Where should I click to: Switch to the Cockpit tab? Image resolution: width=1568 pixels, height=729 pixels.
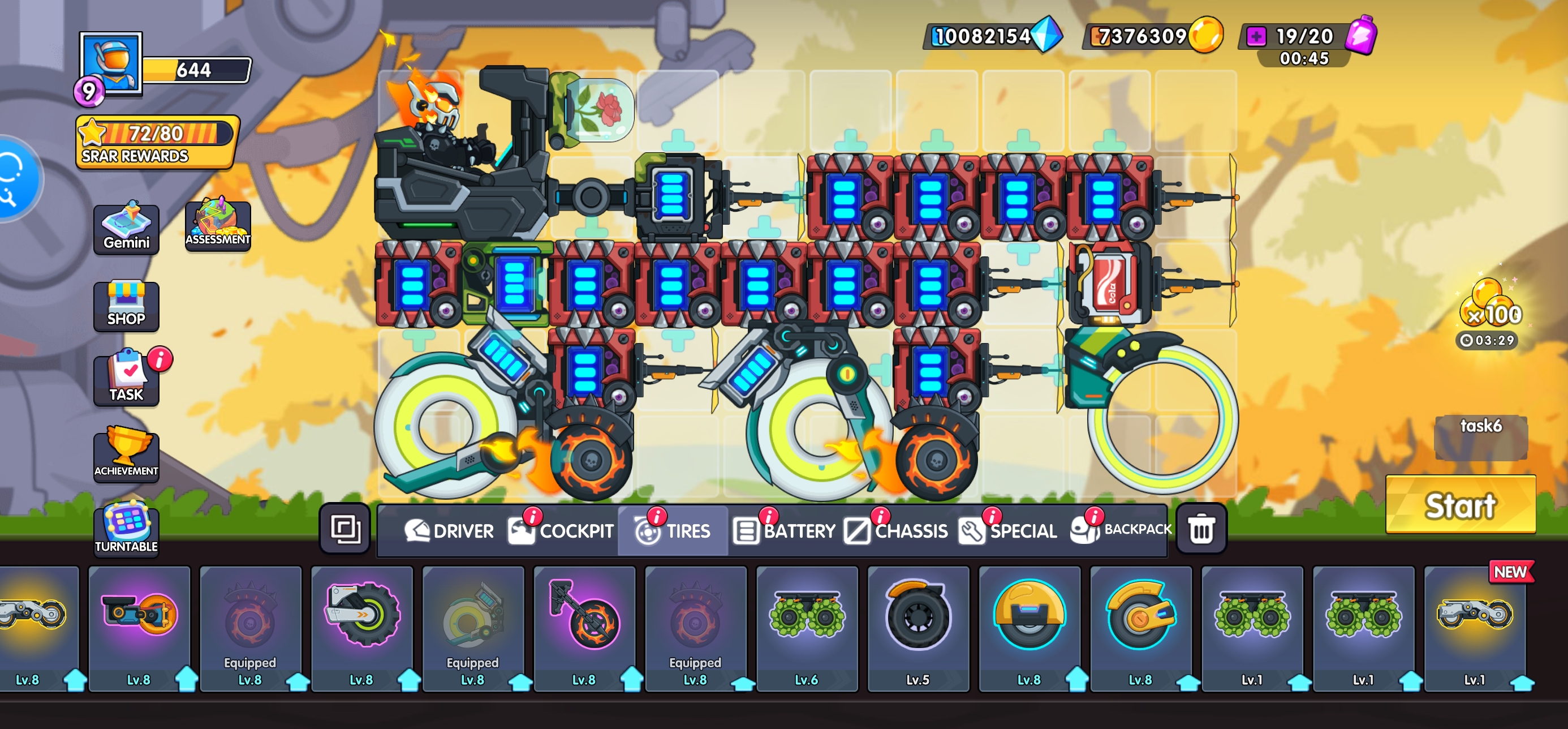pyautogui.click(x=561, y=530)
